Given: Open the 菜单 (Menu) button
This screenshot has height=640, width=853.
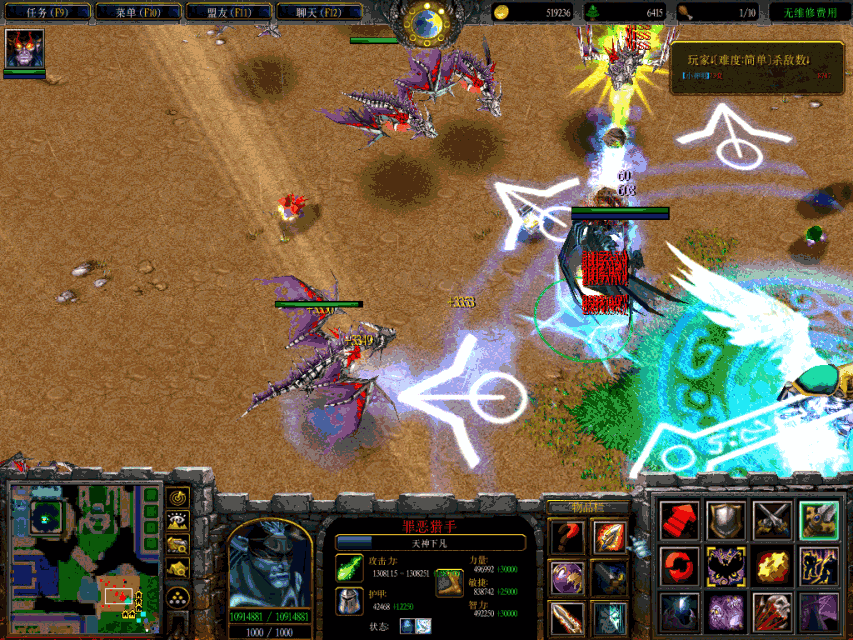Looking at the screenshot, I should point(139,13).
